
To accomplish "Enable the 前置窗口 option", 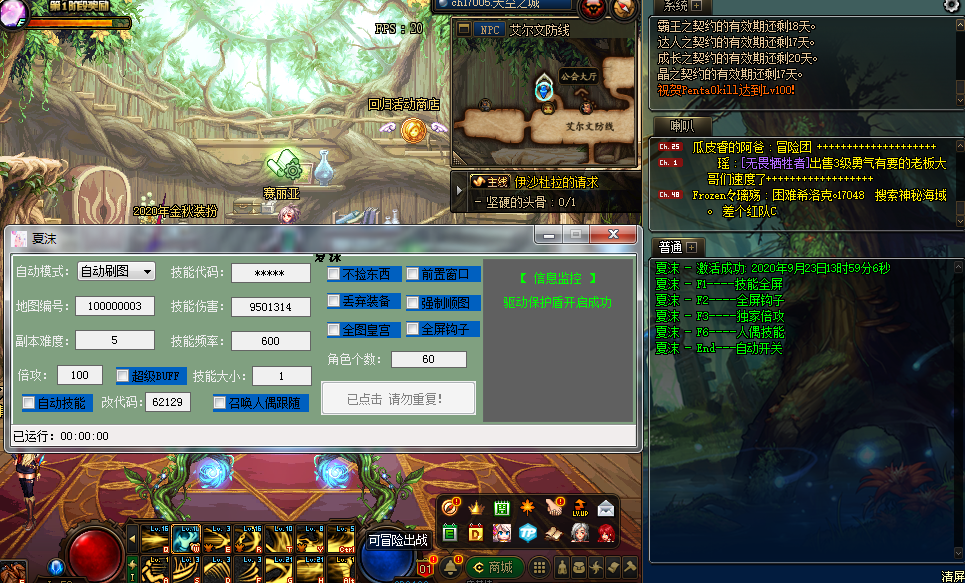I will tap(413, 274).
